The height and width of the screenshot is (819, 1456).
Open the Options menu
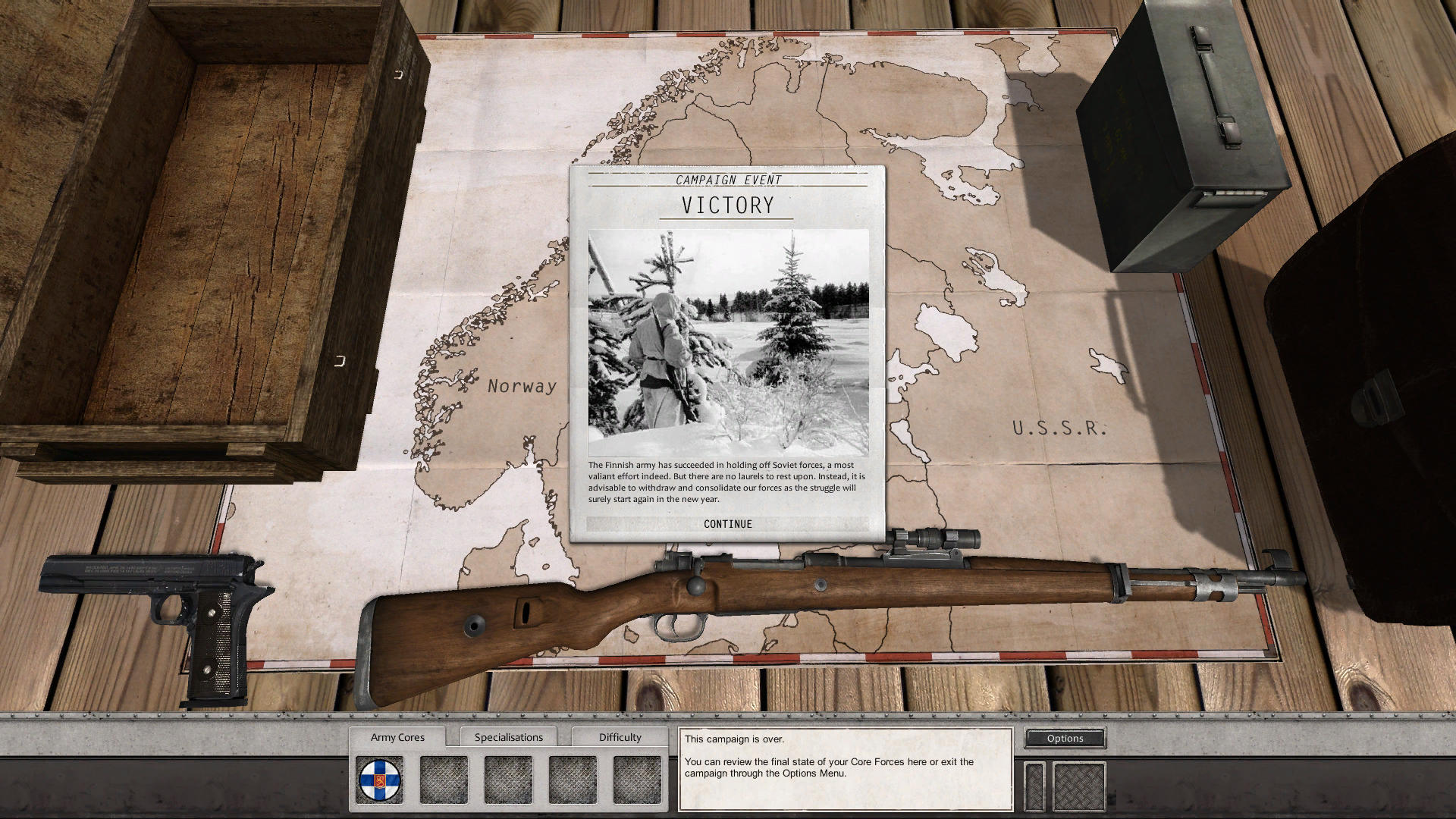pos(1065,738)
